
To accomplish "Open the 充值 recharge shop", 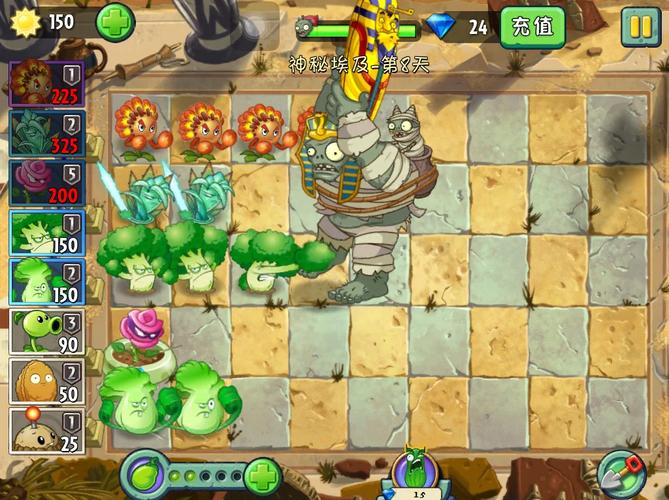I will 531,26.
